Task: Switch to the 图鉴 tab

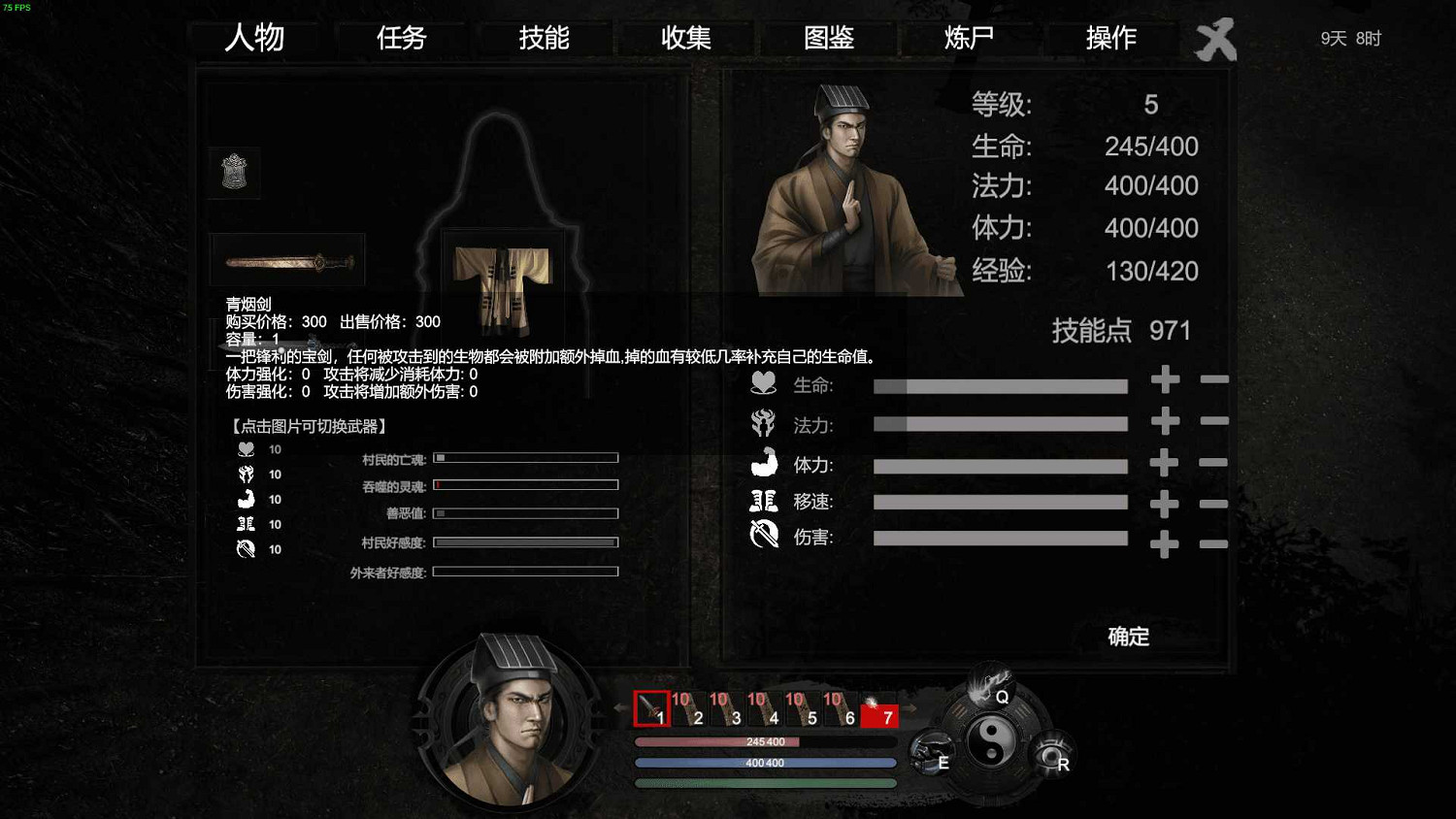Action: [826, 39]
